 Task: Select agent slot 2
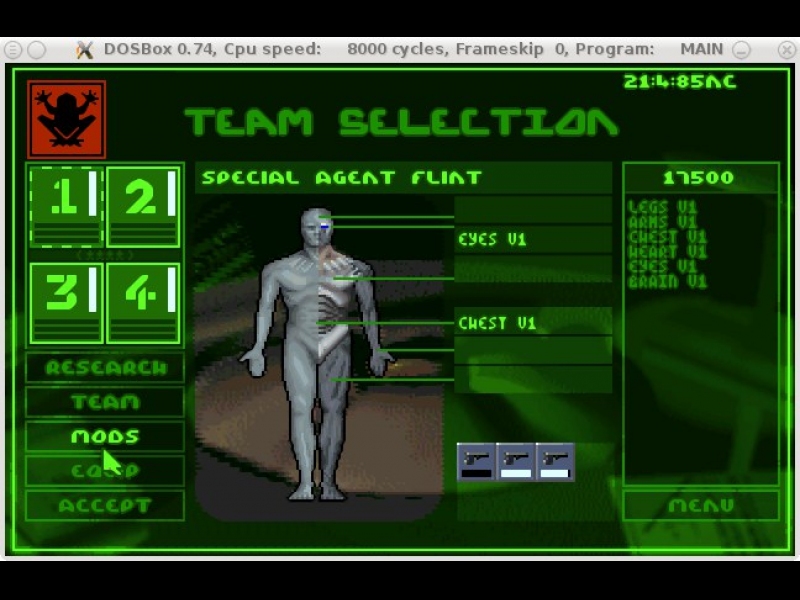coord(143,205)
